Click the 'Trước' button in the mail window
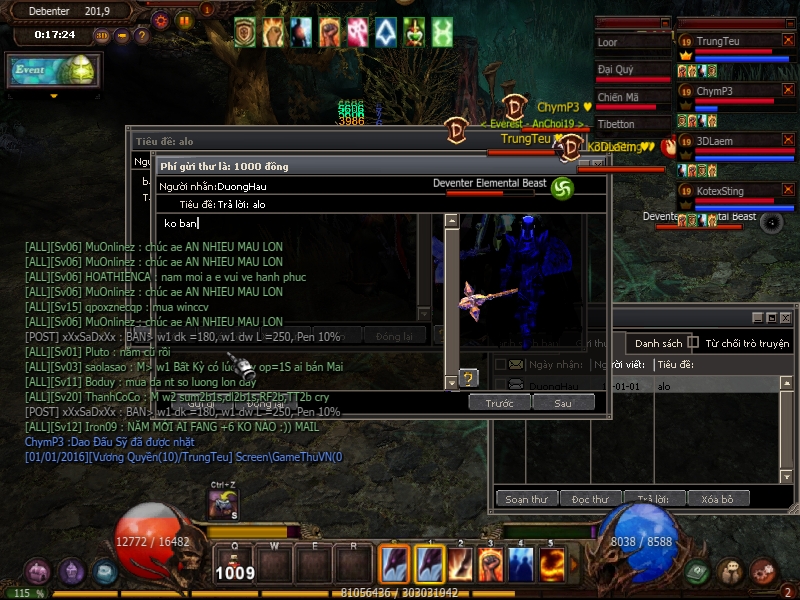800x600 pixels. (499, 403)
